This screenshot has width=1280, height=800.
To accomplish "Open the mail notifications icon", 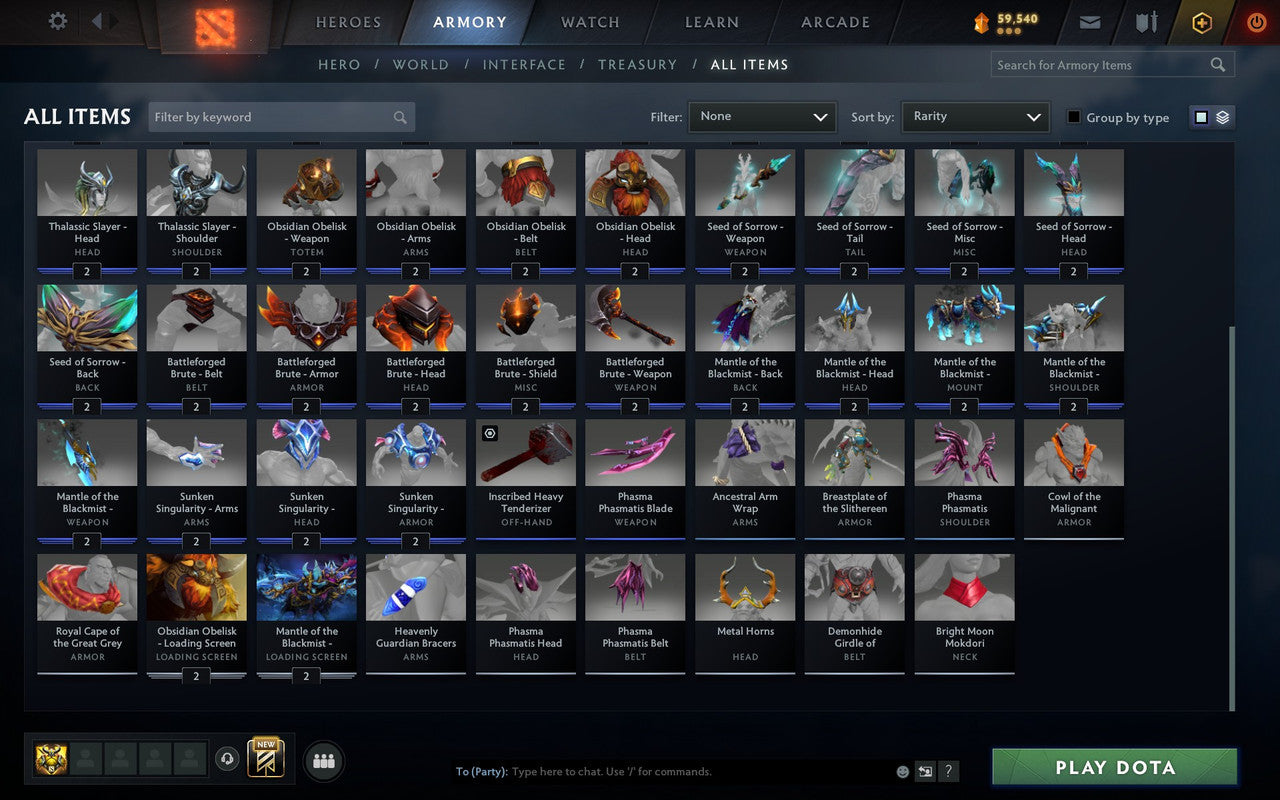I will click(x=1089, y=22).
